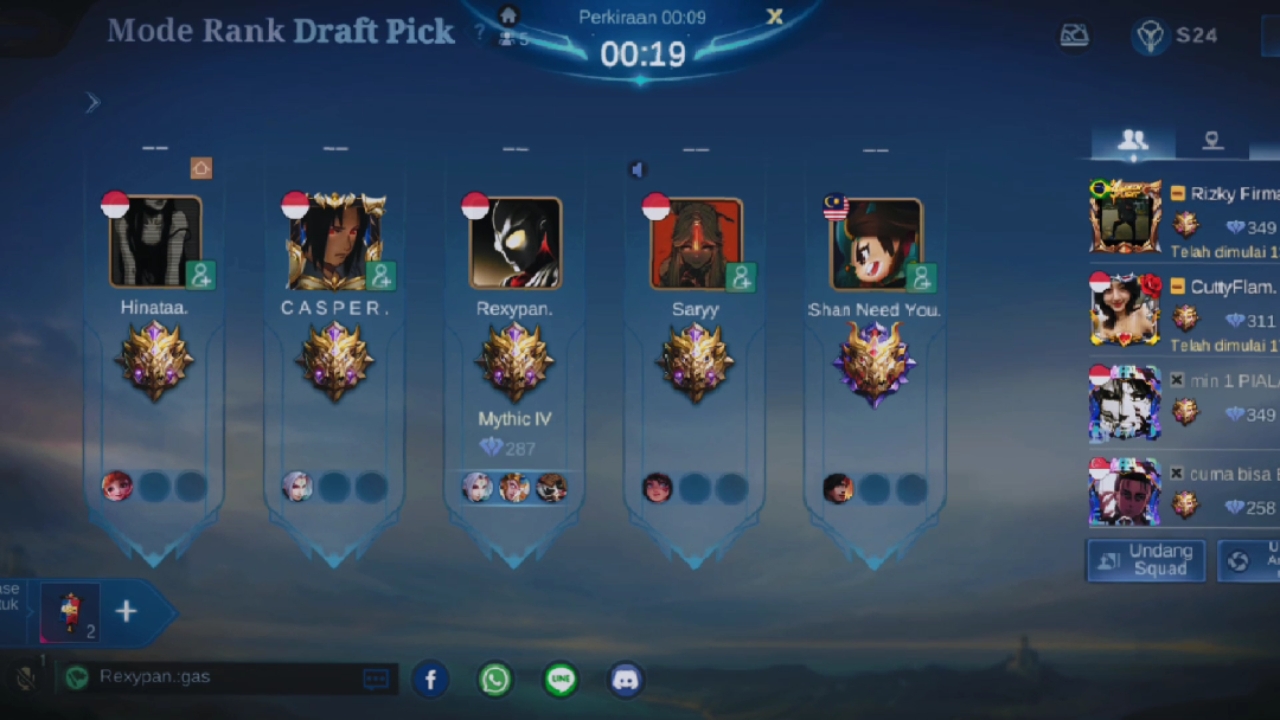
Task: Click the chat message box
Action: point(226,678)
